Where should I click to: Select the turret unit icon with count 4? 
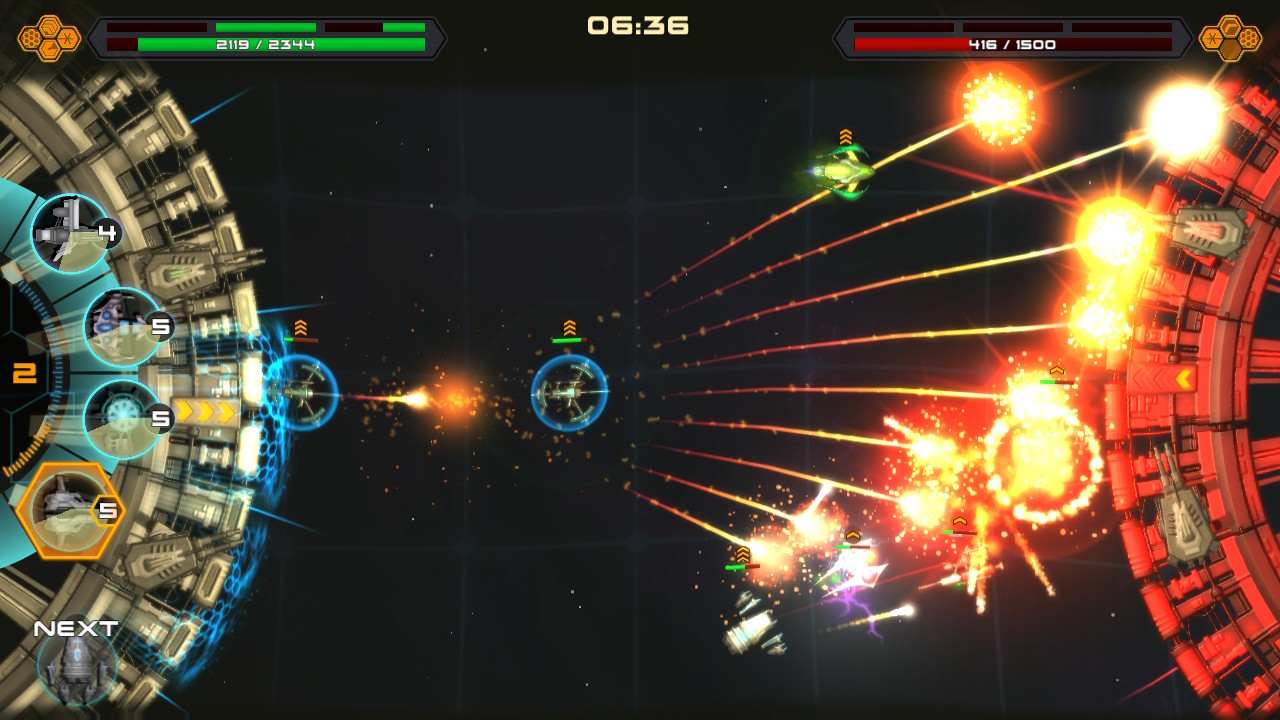click(70, 232)
